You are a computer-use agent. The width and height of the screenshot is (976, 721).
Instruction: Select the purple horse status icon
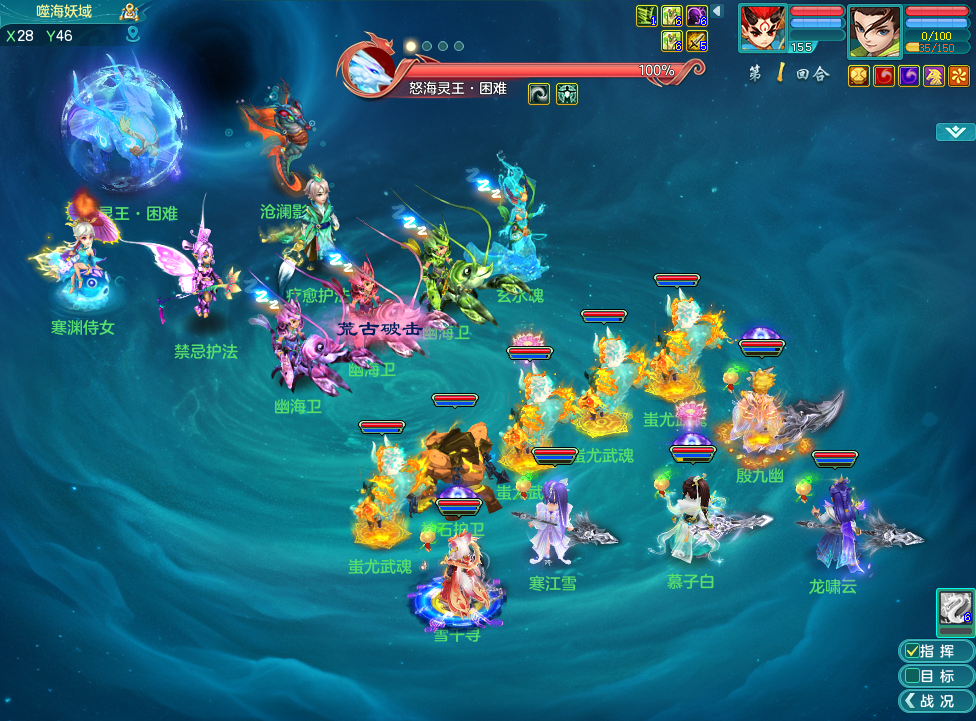pyautogui.click(x=934, y=76)
